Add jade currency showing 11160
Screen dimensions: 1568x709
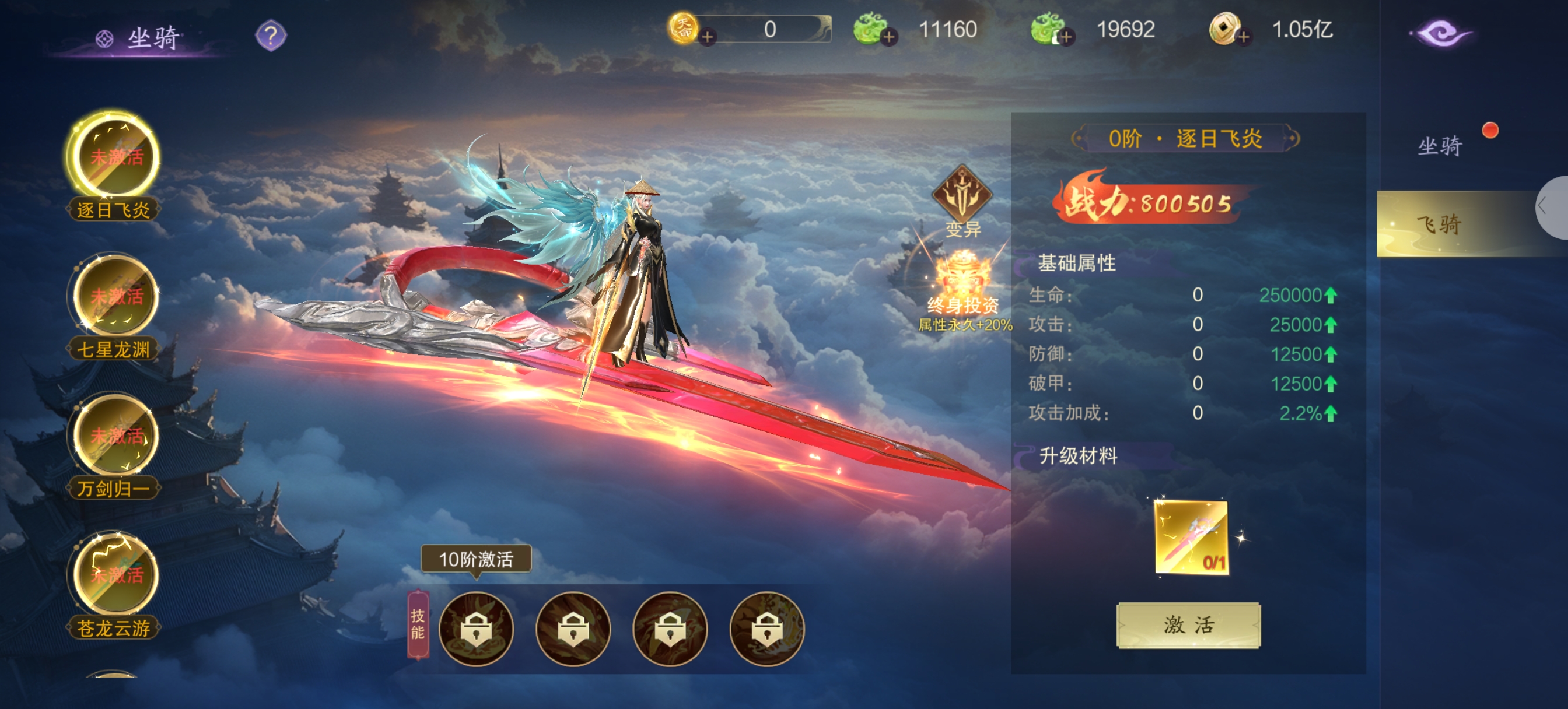pyautogui.click(x=888, y=37)
